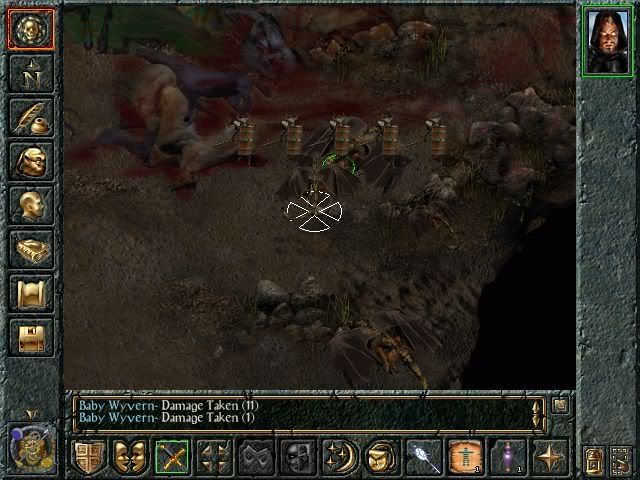Click the four-arrows action button
The image size is (640, 480).
[213, 457]
